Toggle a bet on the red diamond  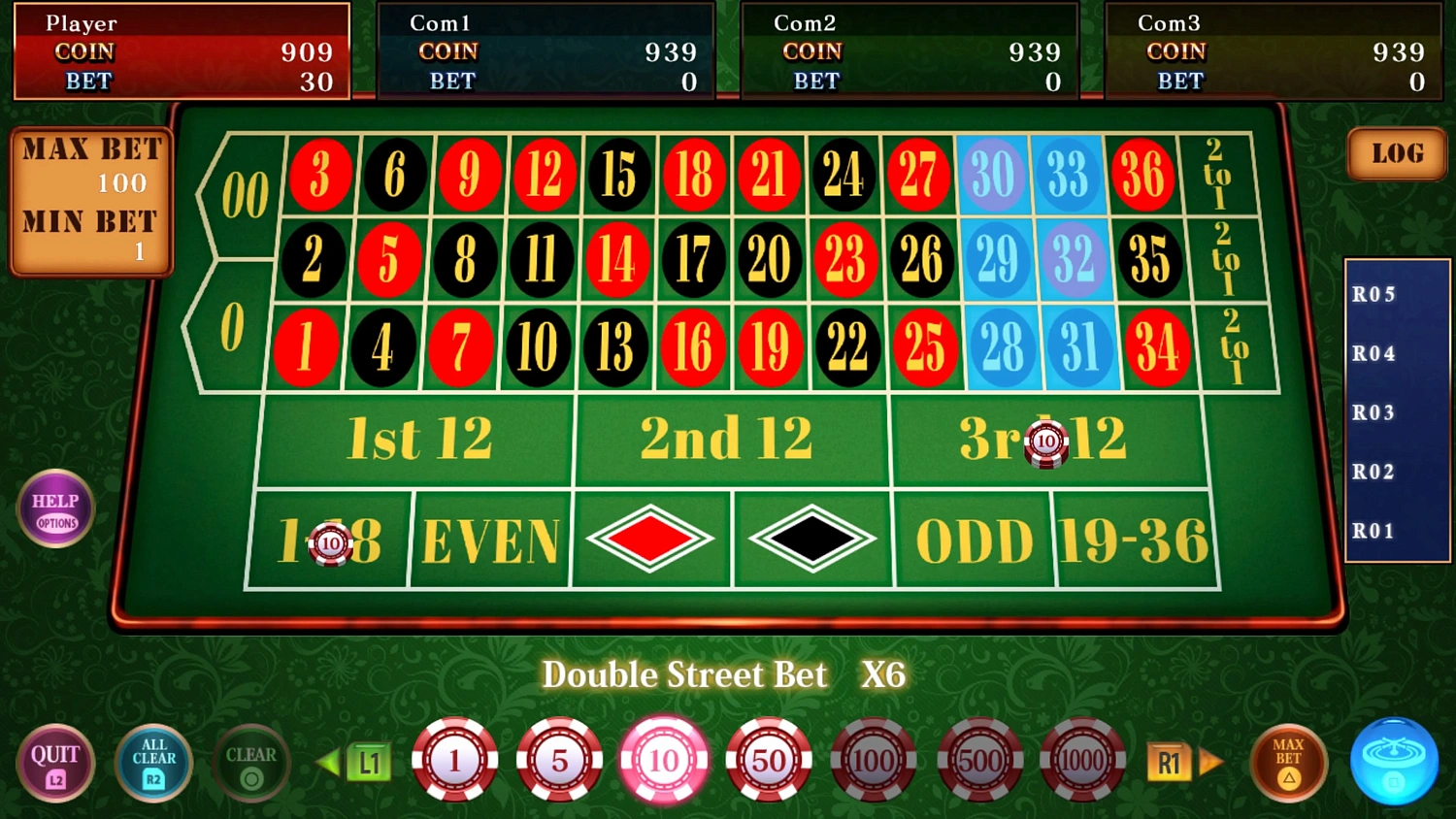click(x=649, y=540)
